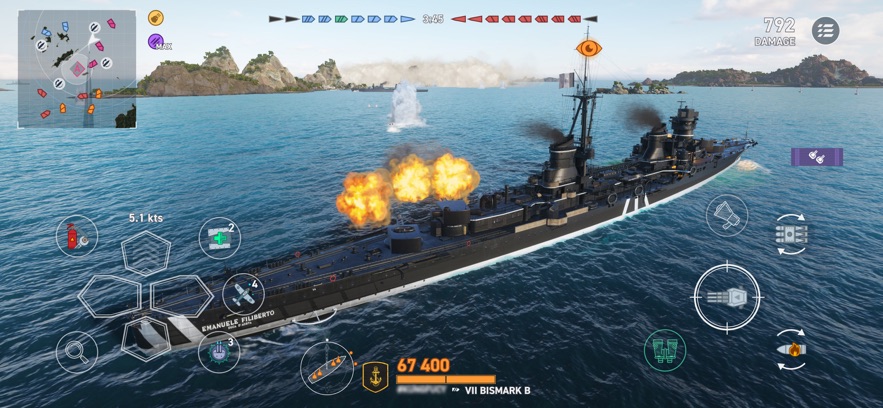
Task: Activate the consumable with three charges
Action: [219, 351]
